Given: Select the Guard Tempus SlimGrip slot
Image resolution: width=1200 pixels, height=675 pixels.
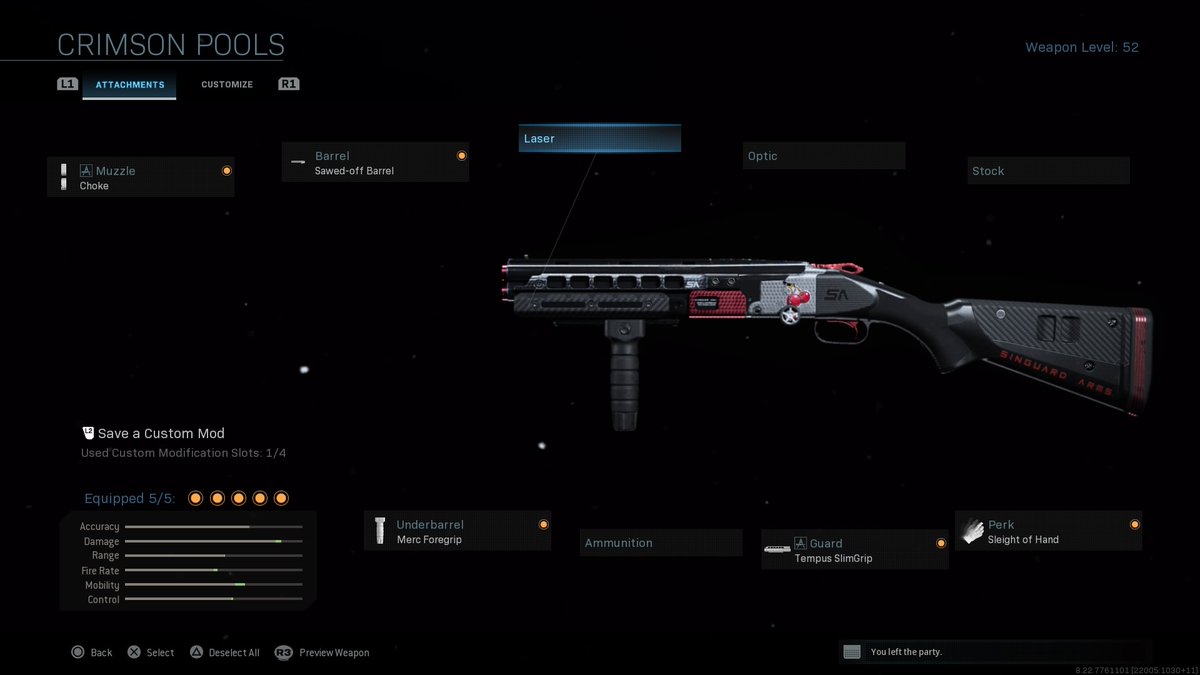Looking at the screenshot, I should [854, 550].
